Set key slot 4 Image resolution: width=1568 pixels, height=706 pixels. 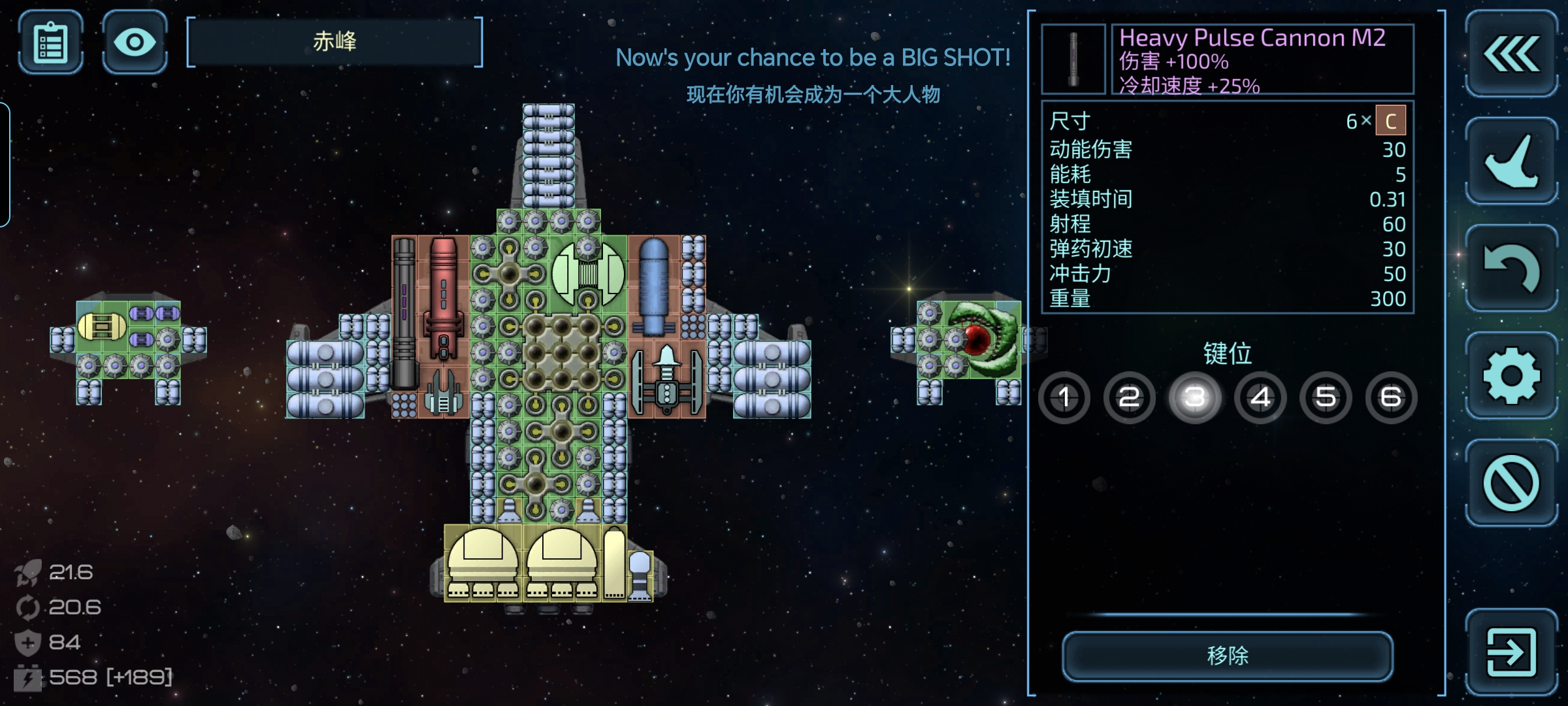tap(1260, 397)
